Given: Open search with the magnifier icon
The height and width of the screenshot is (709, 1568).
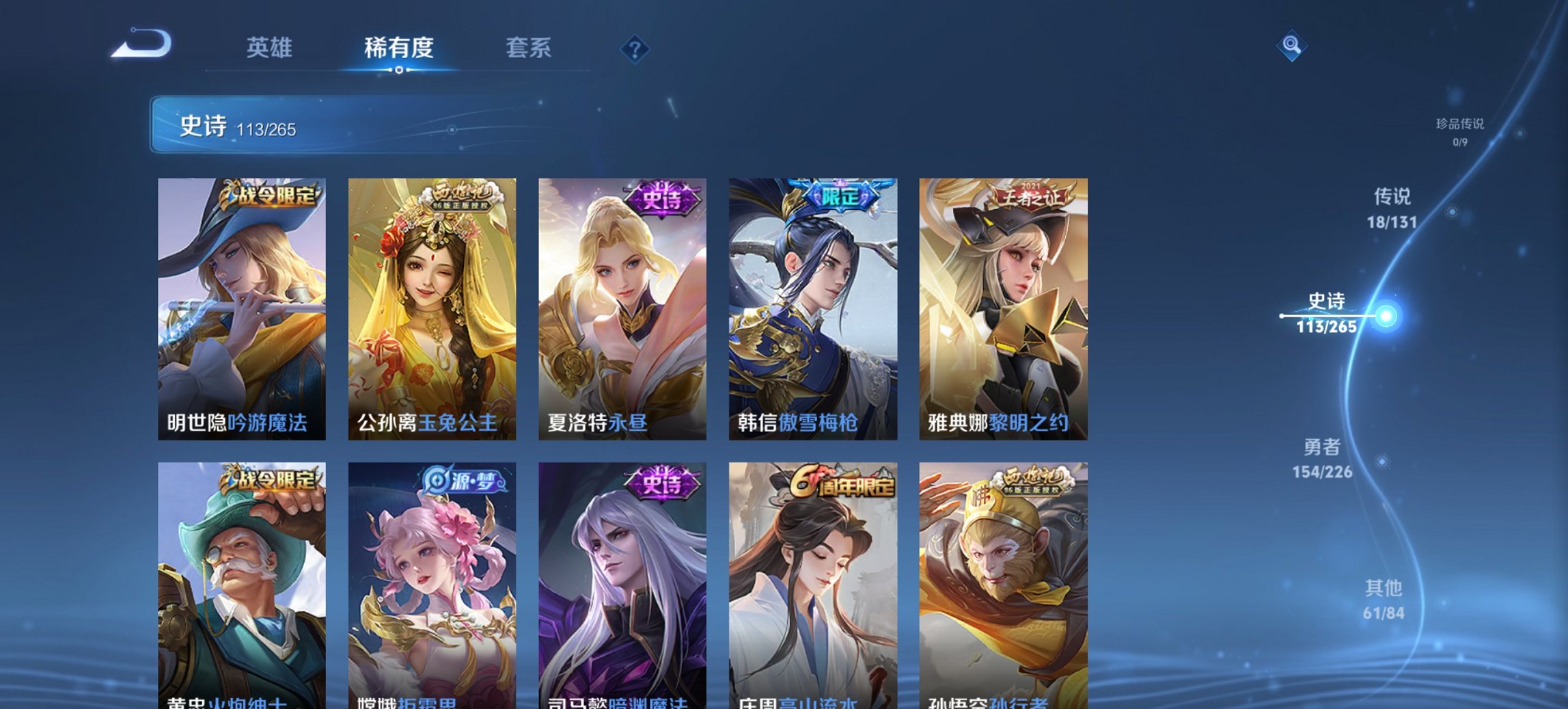Looking at the screenshot, I should tap(1291, 45).
